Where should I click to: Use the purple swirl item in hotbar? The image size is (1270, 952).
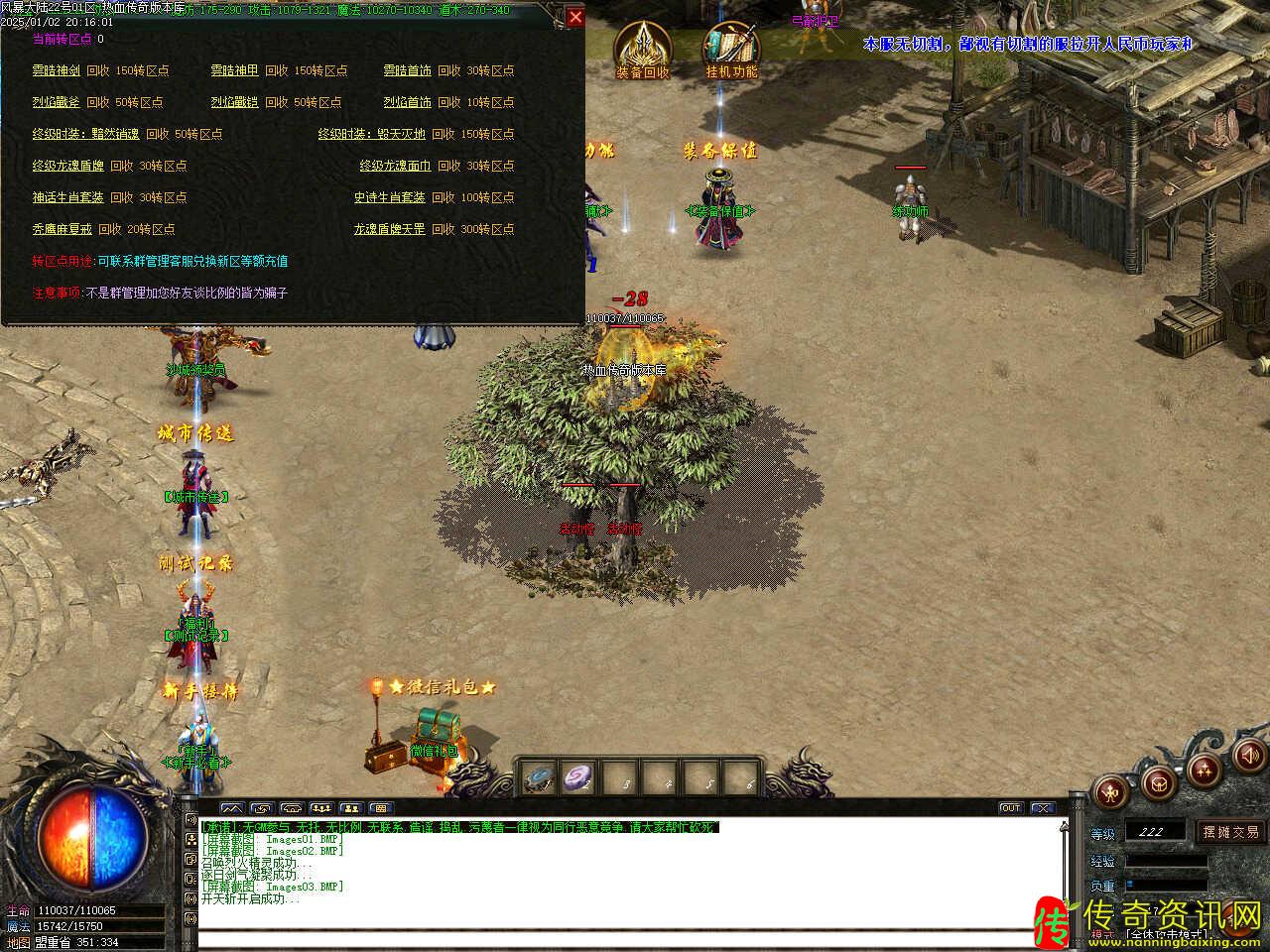(578, 778)
